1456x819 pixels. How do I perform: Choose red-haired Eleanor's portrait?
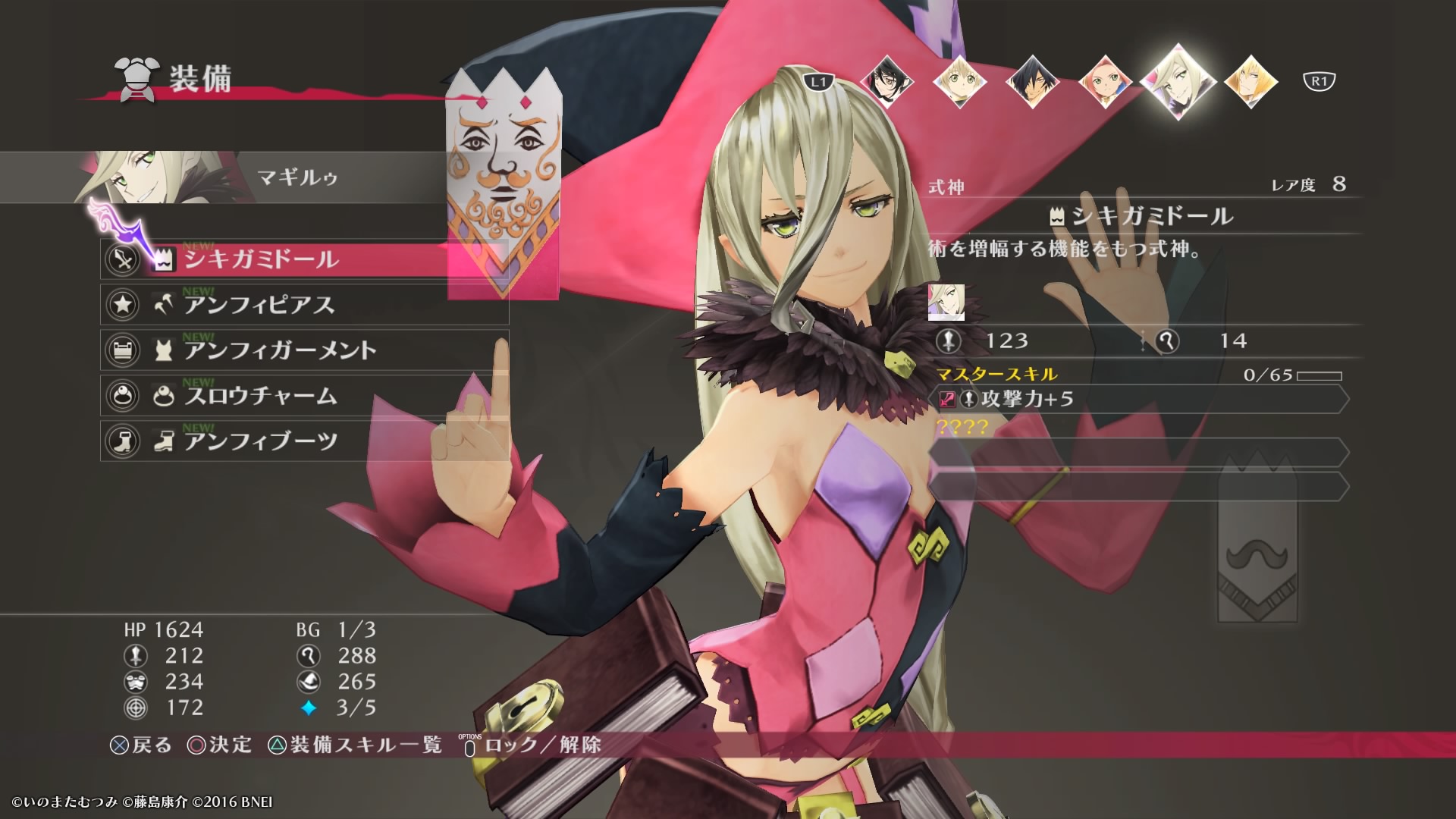click(1104, 81)
